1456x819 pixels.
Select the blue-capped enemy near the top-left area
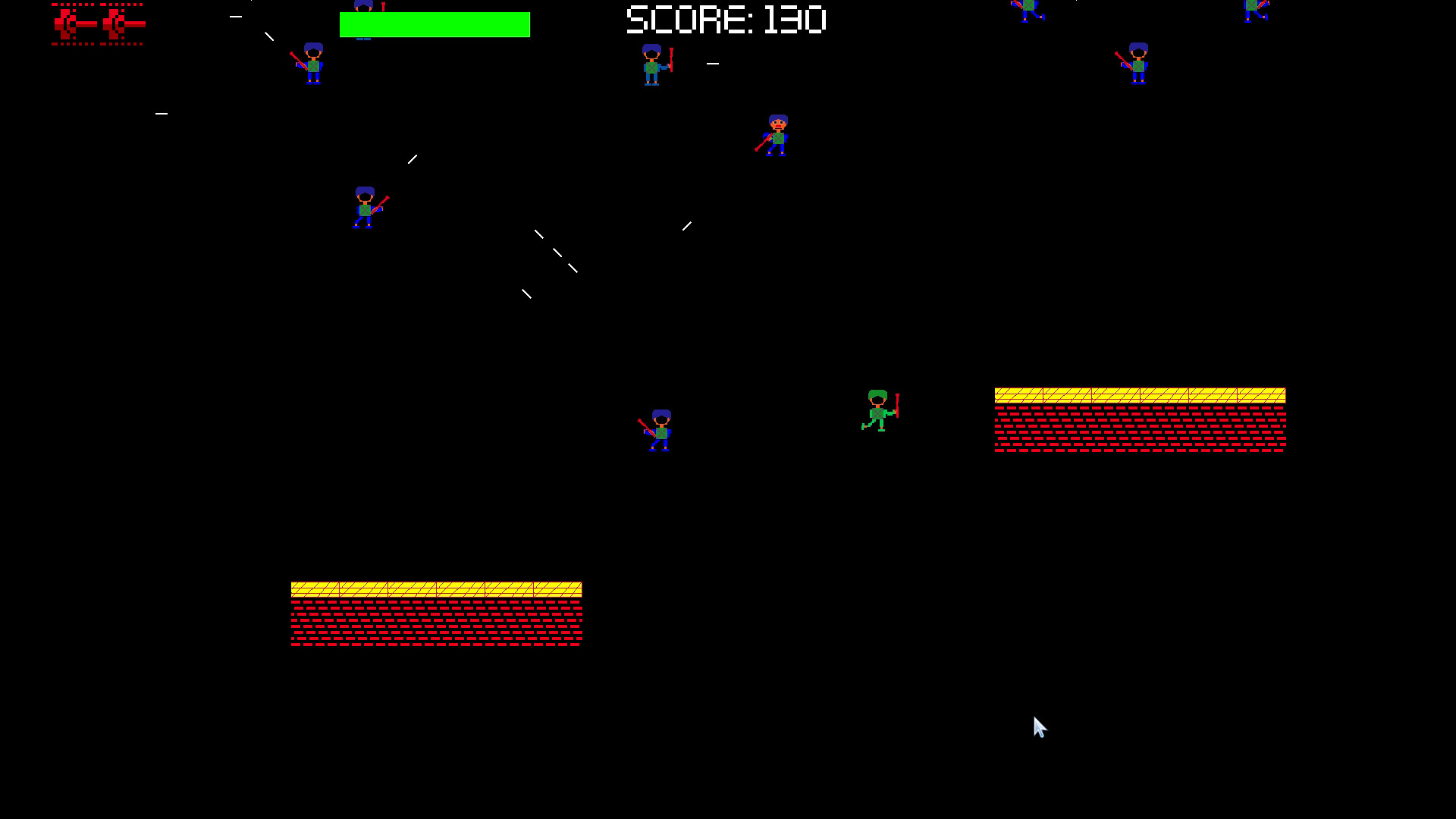(313, 64)
